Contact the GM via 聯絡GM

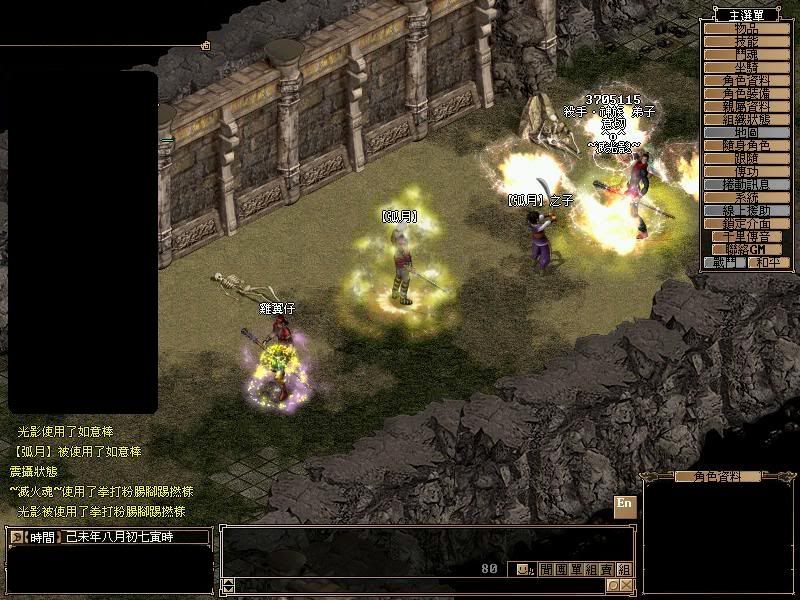[x=747, y=249]
